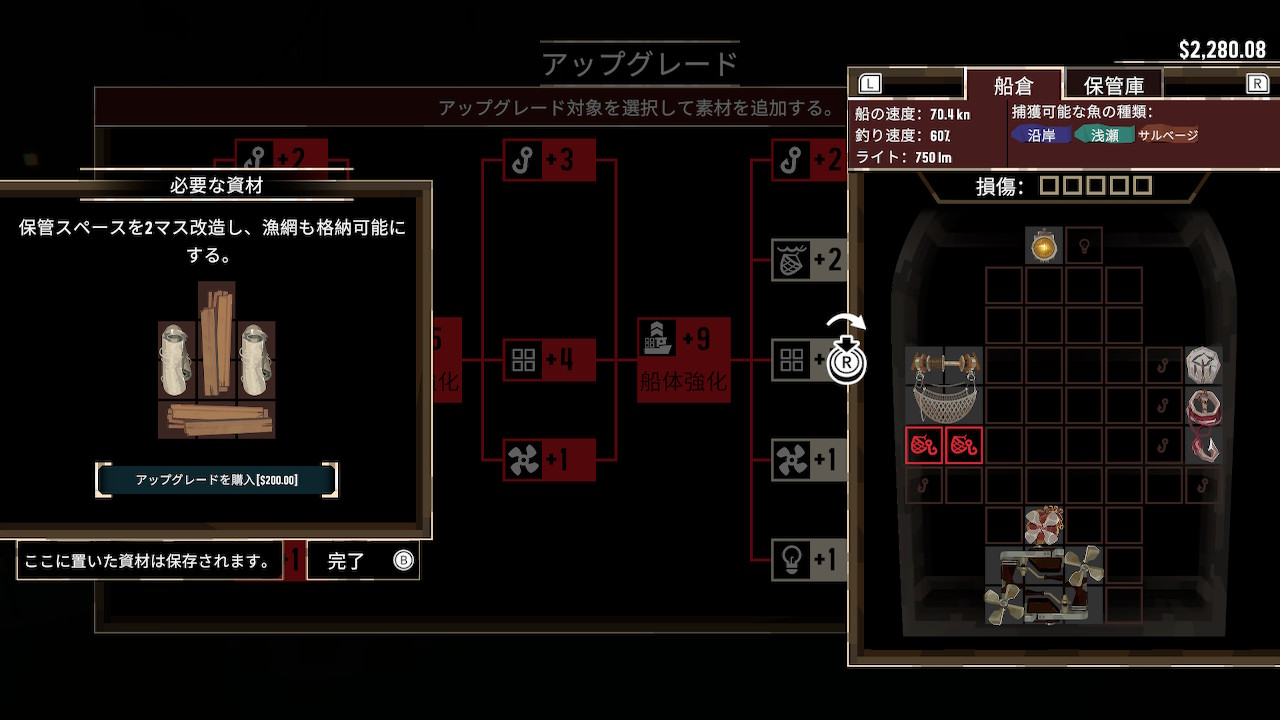The height and width of the screenshot is (720, 1280).
Task: Choose the red-line fishing rod with hook
Action: pyautogui.click(x=1203, y=425)
